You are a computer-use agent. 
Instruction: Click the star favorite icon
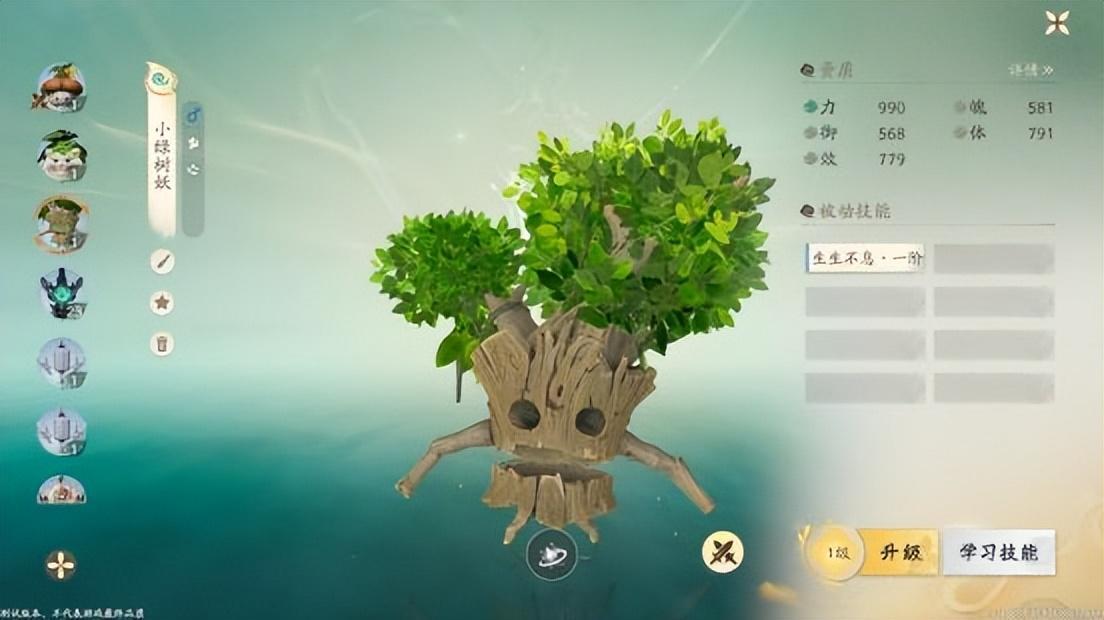coord(162,303)
